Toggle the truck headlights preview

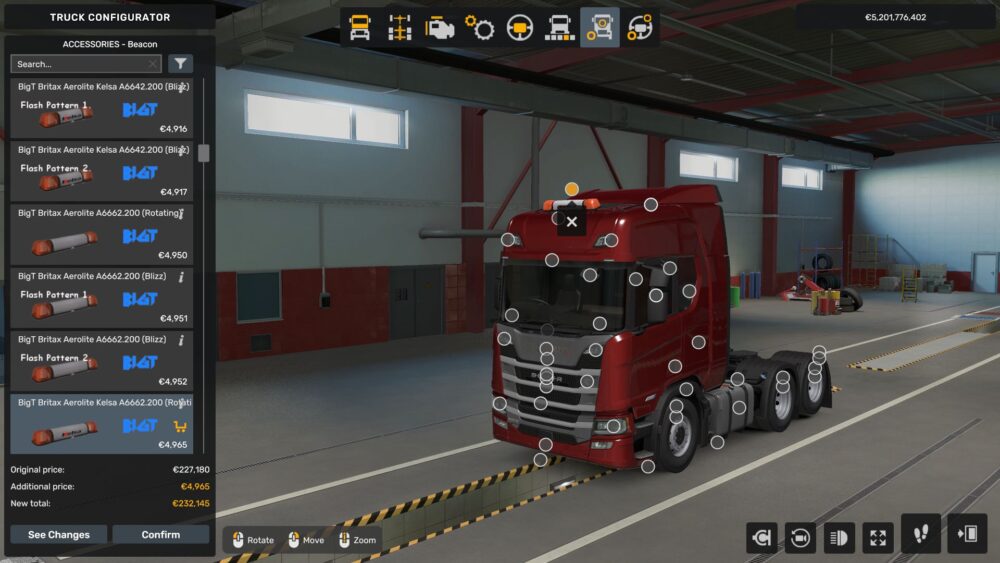840,538
